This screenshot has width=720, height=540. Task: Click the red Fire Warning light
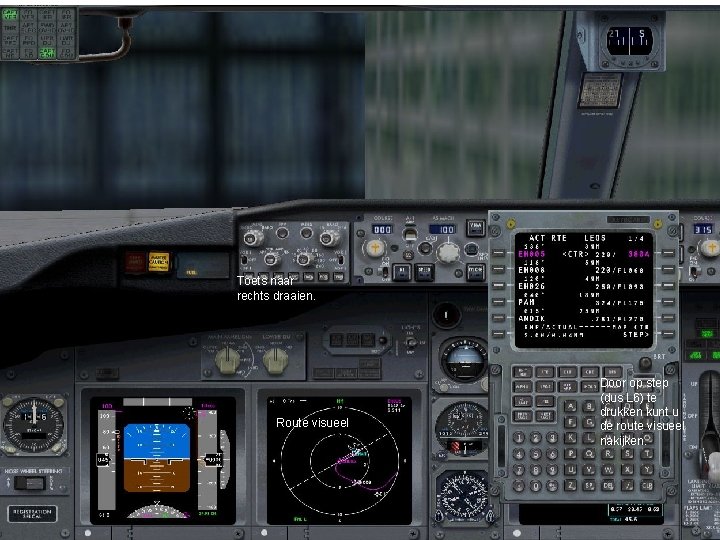(133, 262)
